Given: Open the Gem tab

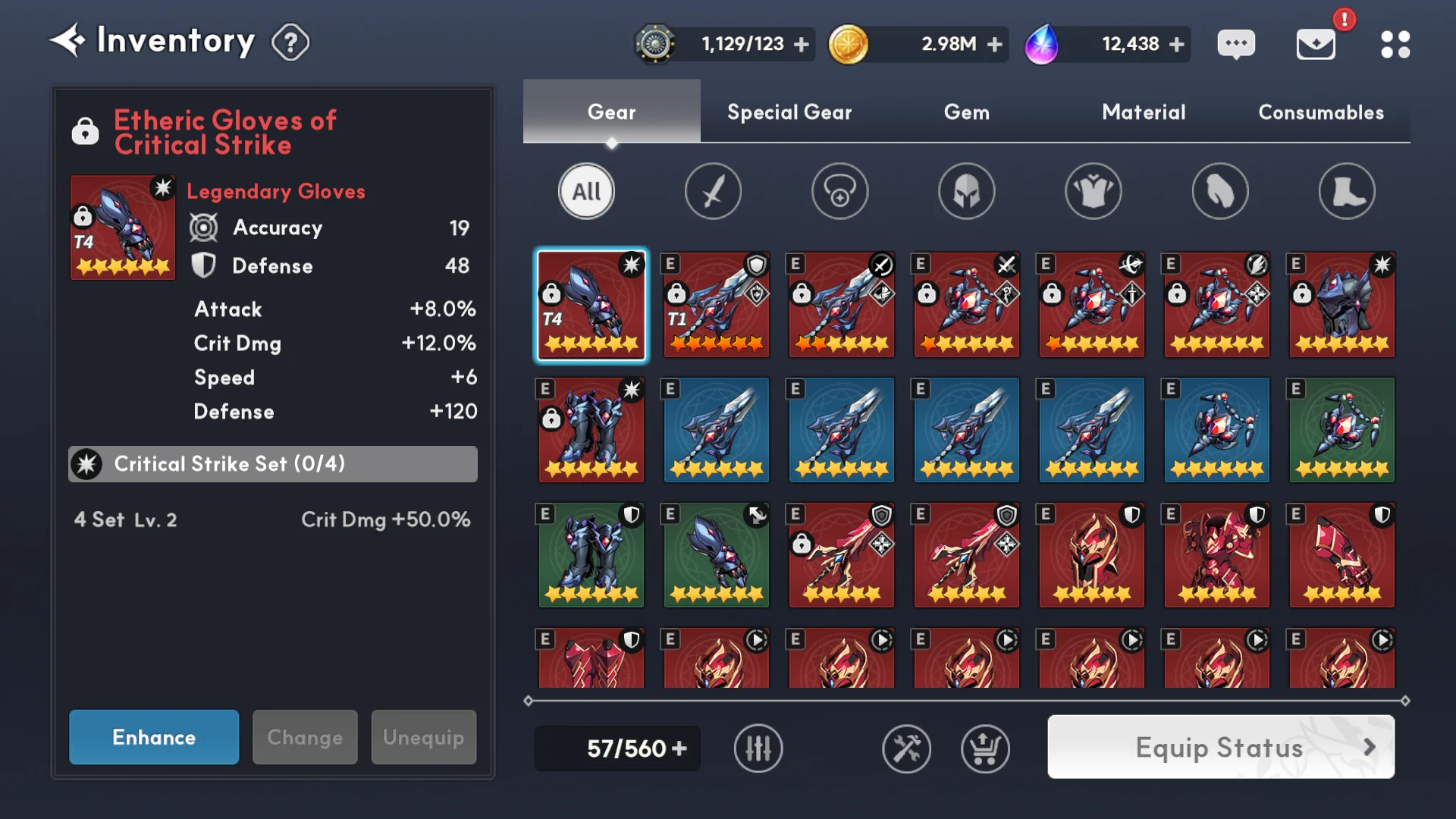Looking at the screenshot, I should [966, 112].
